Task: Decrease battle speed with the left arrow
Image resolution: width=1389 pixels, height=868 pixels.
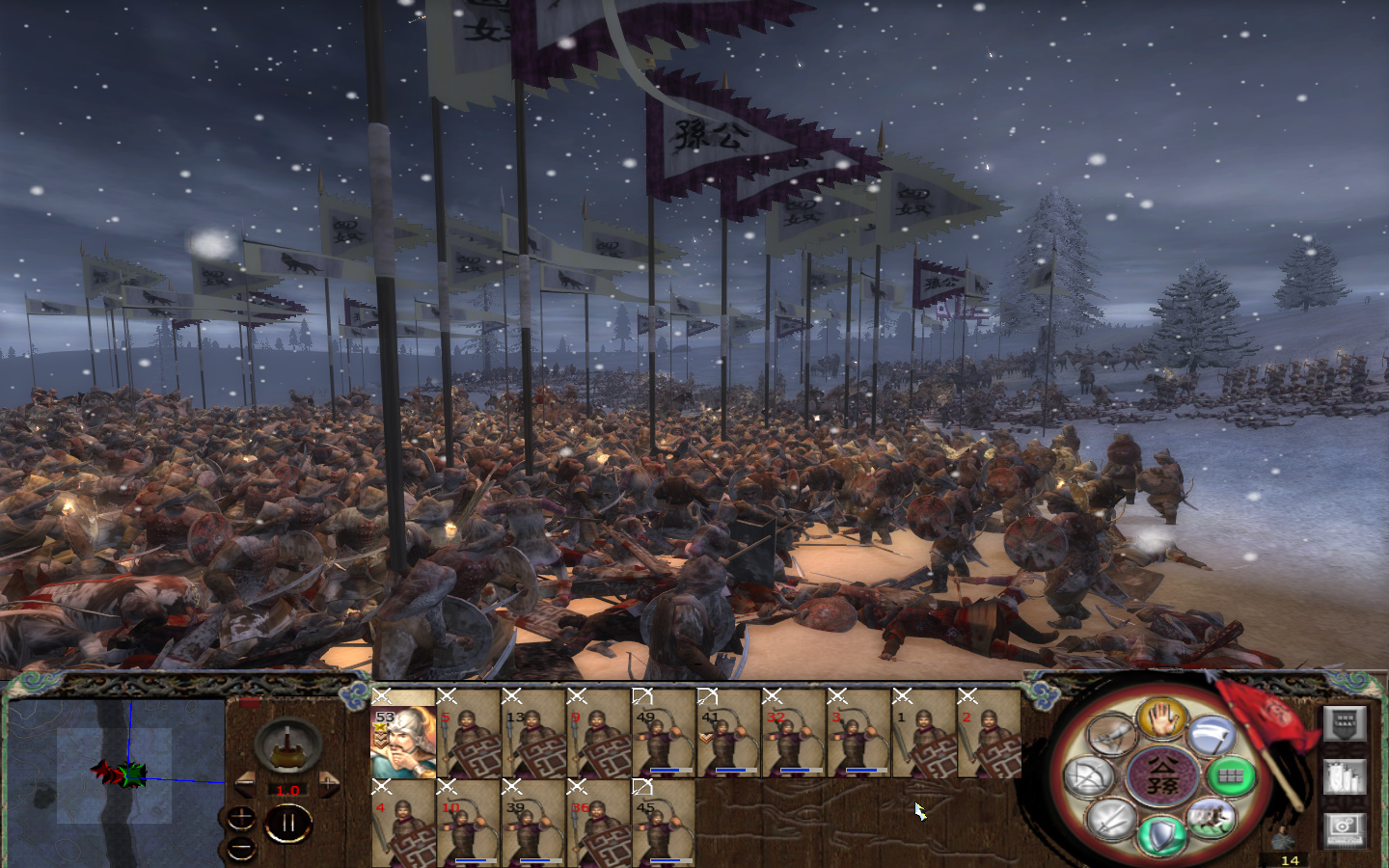Action: point(245,782)
